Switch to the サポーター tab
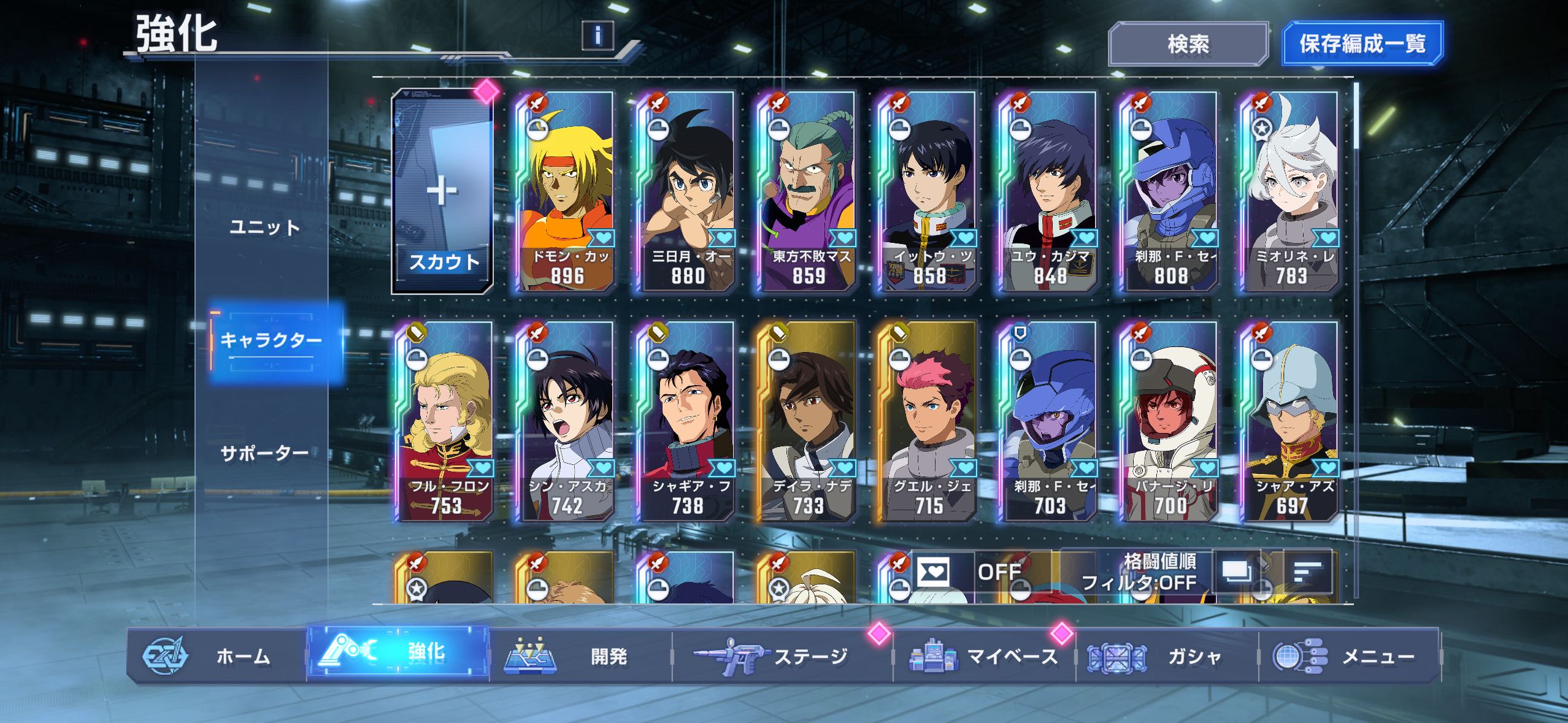The image size is (1568, 723). 265,454
